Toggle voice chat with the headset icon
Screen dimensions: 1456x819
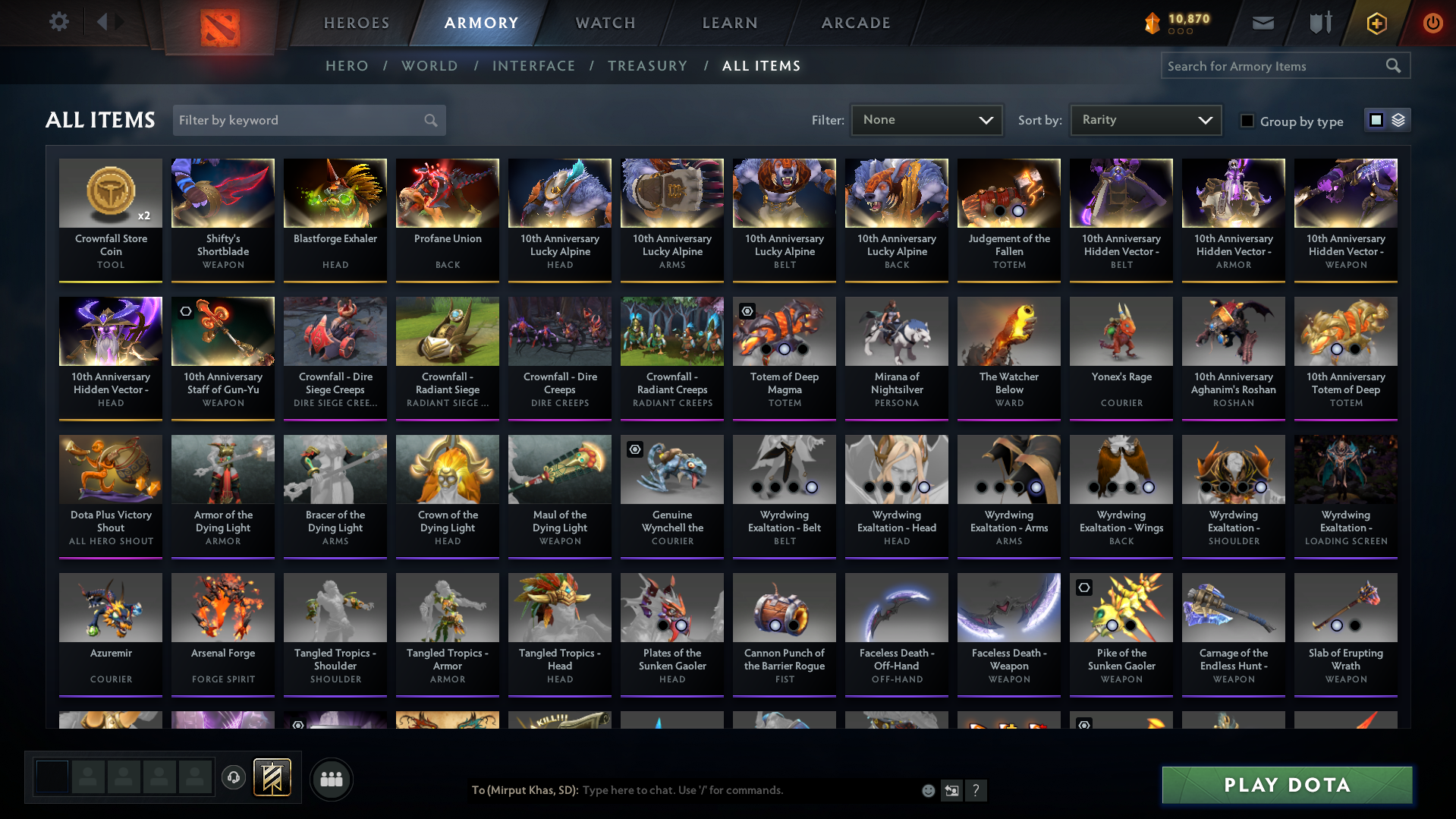point(233,778)
